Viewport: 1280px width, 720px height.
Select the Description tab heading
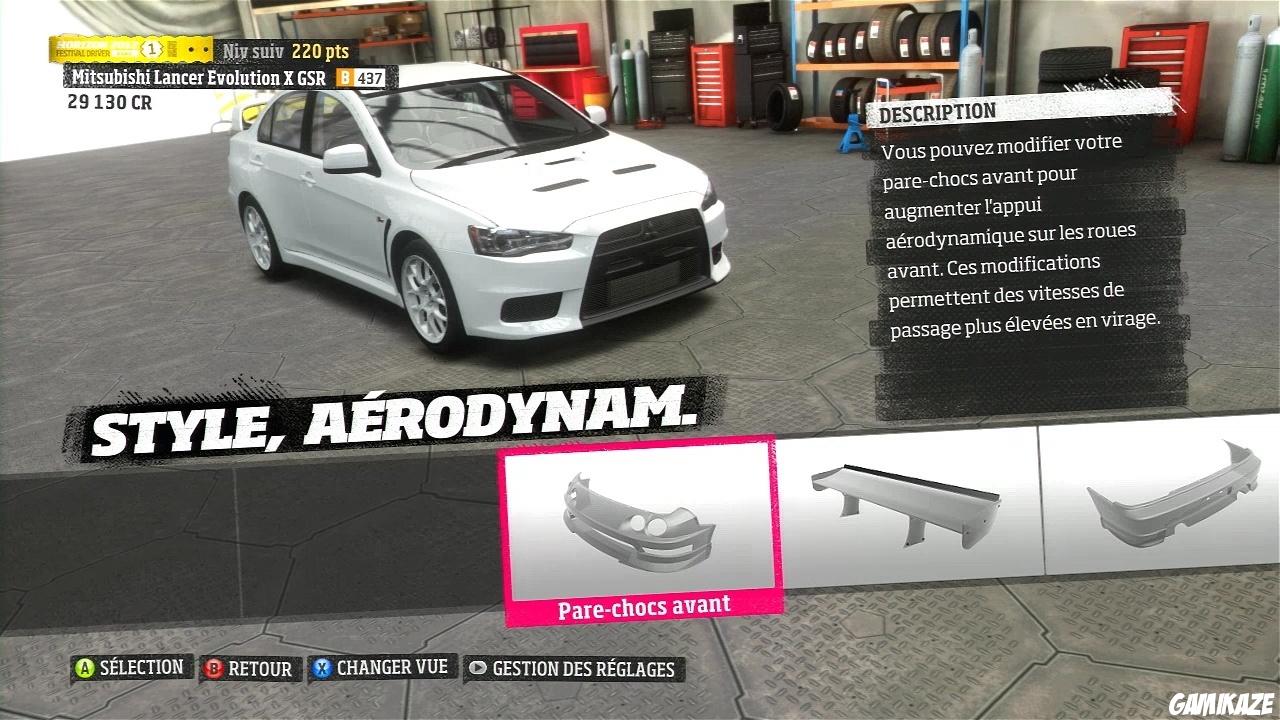(934, 111)
